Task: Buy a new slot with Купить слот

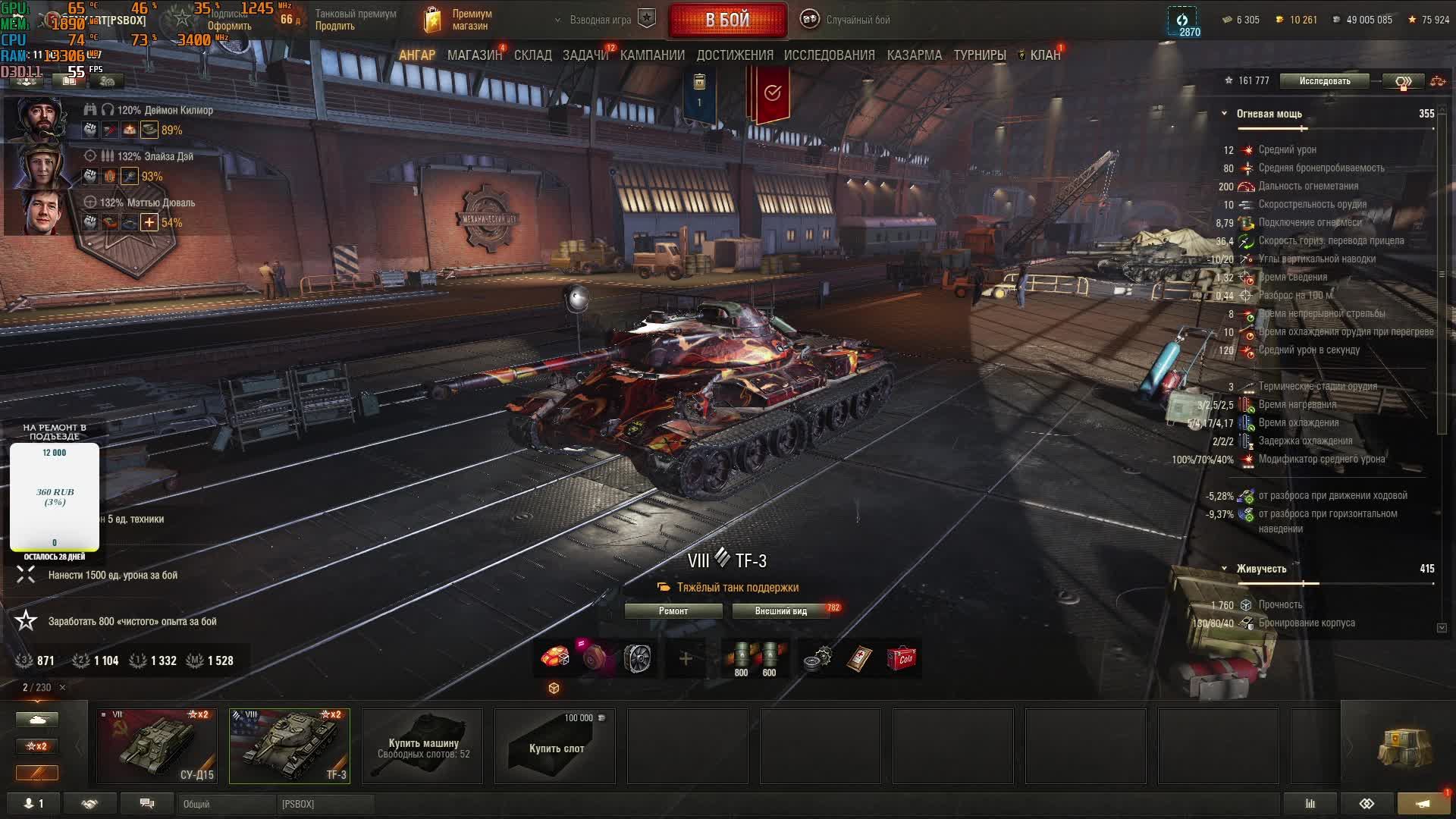Action: coord(555,746)
